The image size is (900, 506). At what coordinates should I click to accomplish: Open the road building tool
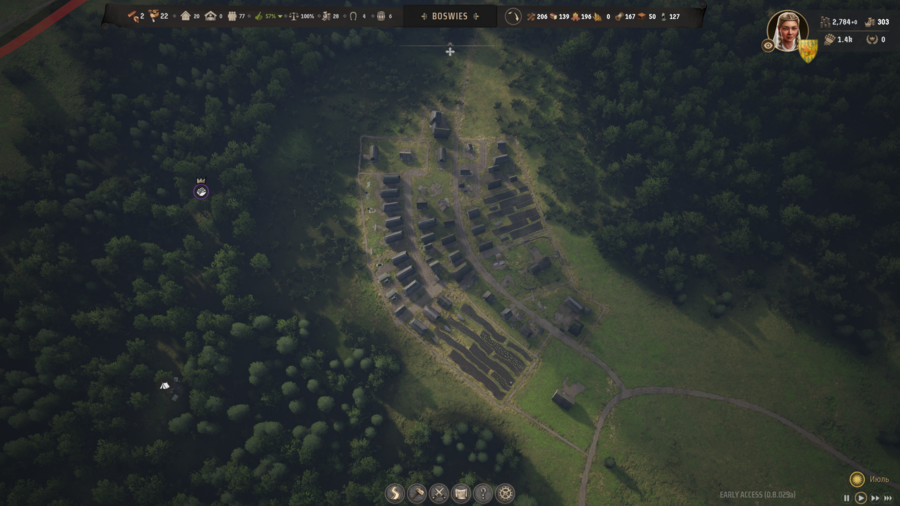click(395, 493)
